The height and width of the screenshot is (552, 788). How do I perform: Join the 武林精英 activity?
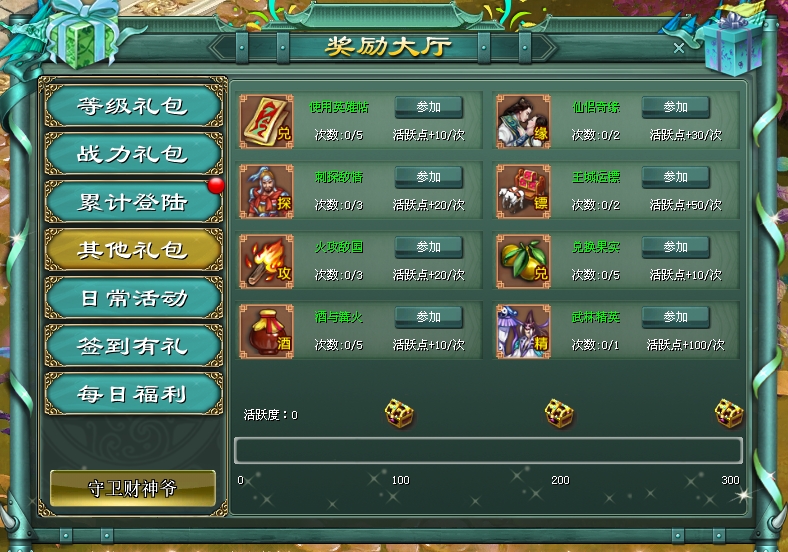[675, 317]
